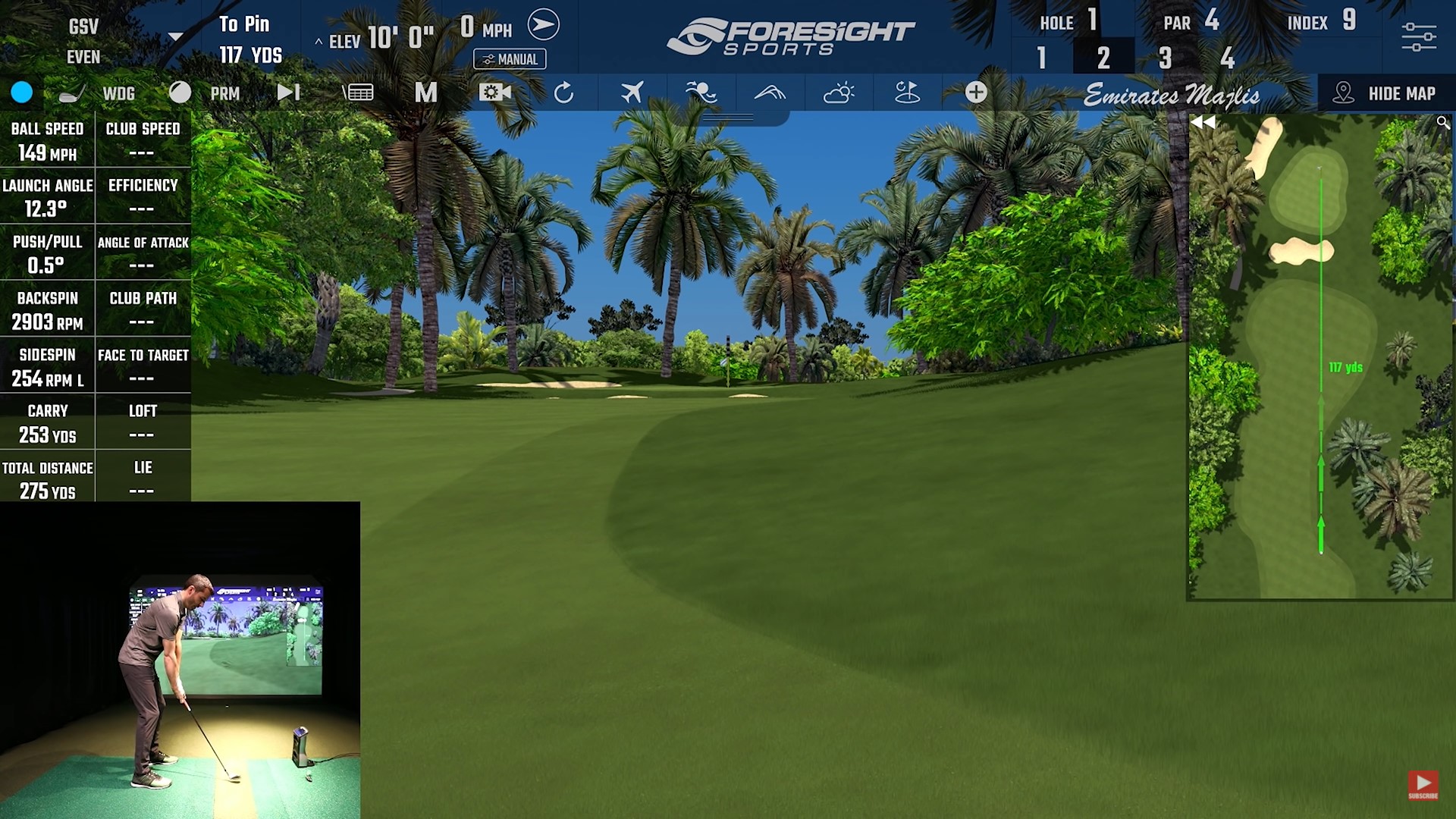Toggle the blue ball color indicator
1456x819 pixels.
(x=22, y=93)
